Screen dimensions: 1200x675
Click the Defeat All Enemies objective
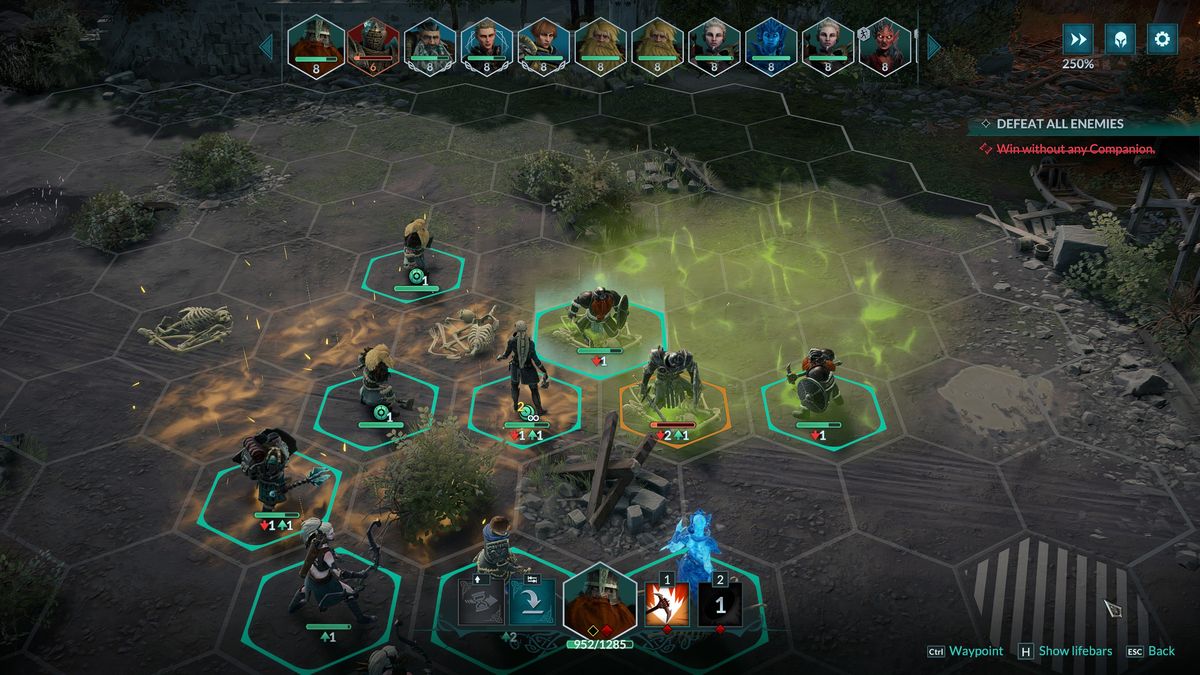pyautogui.click(x=1060, y=124)
